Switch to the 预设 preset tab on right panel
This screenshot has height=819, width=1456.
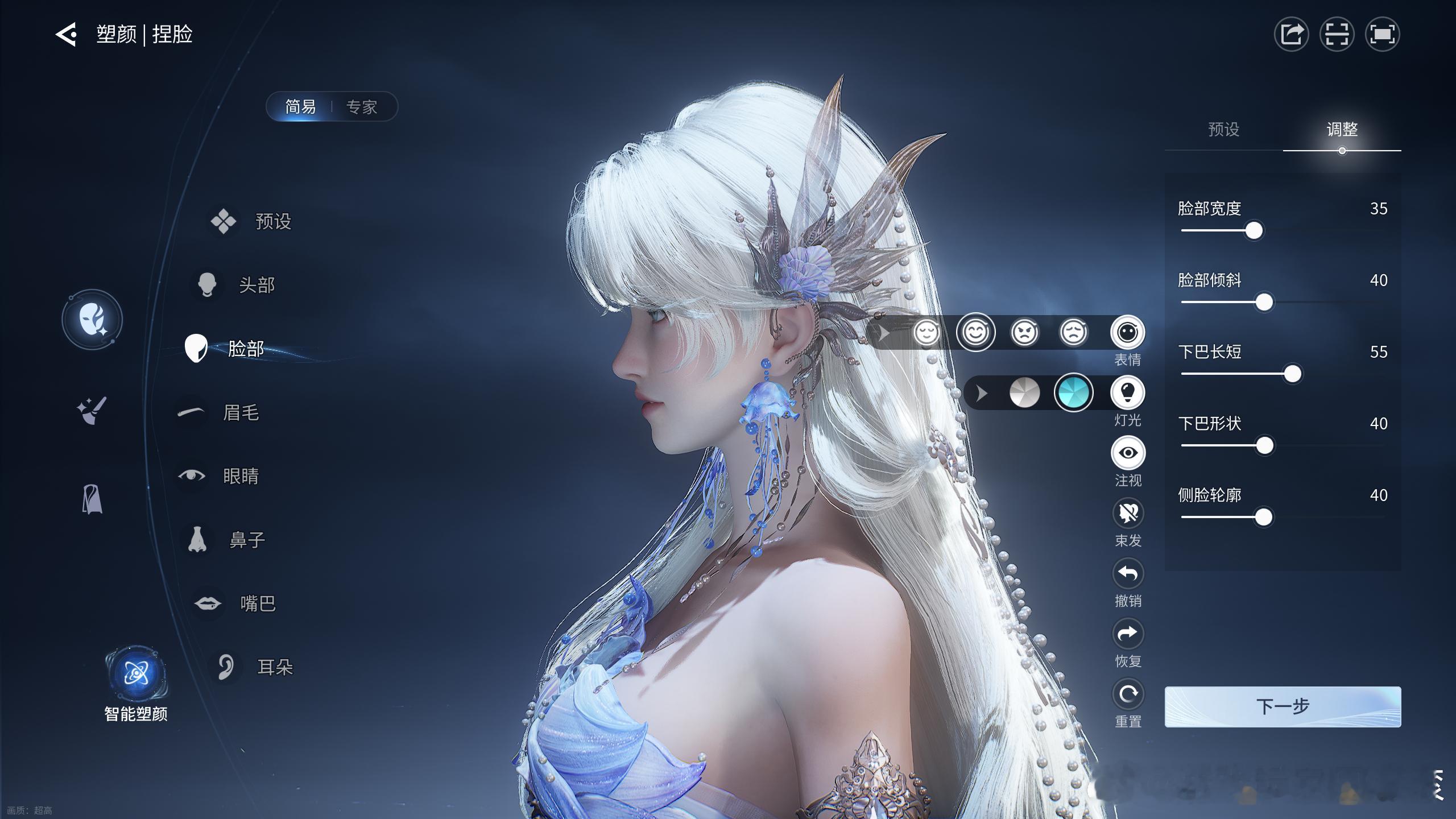coord(1223,130)
